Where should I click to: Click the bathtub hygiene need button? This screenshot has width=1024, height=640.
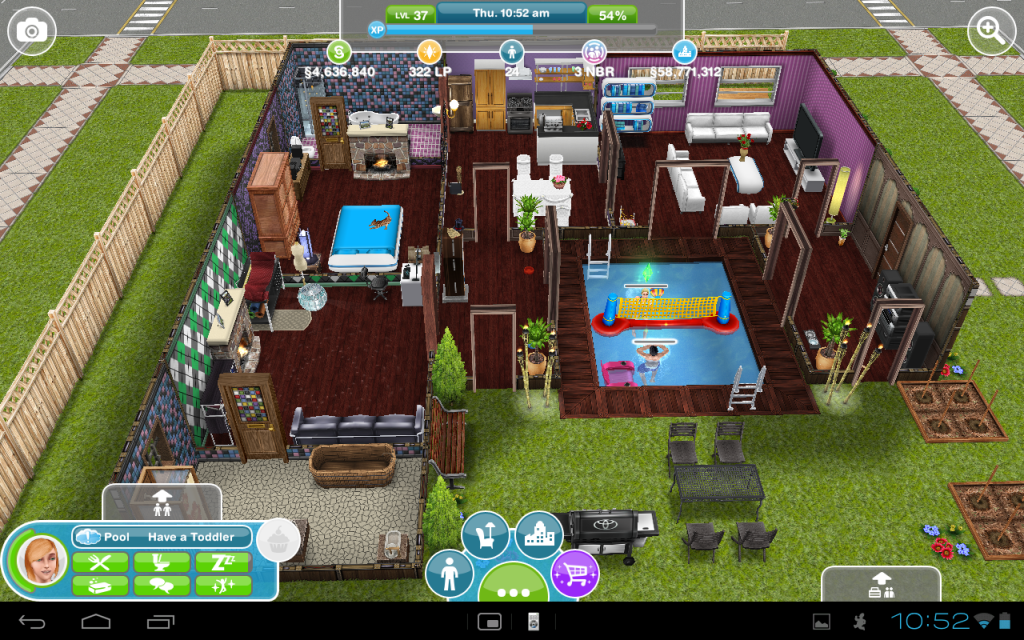tap(100, 586)
